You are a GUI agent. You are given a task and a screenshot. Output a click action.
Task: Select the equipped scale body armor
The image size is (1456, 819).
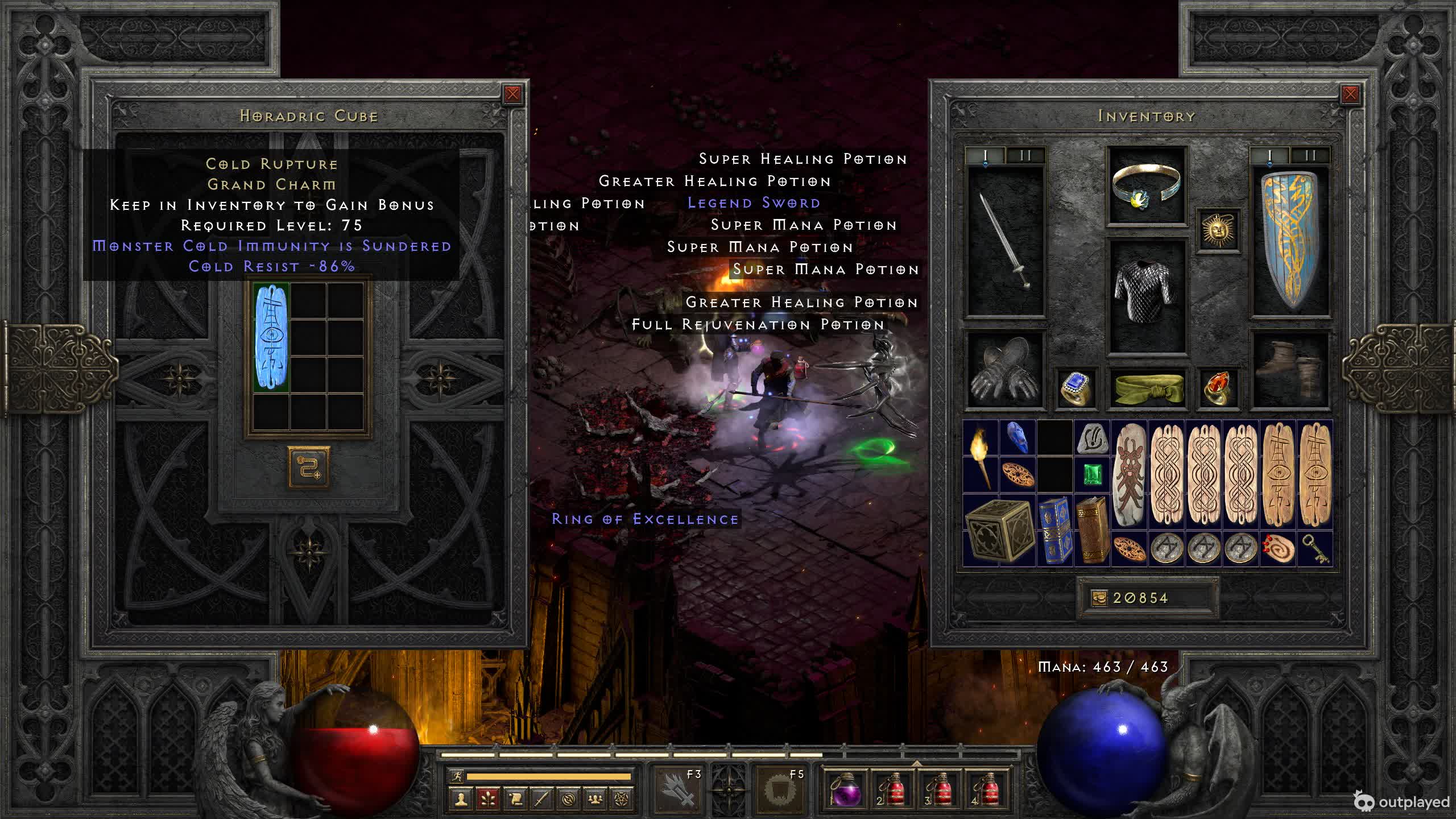coord(1146,295)
